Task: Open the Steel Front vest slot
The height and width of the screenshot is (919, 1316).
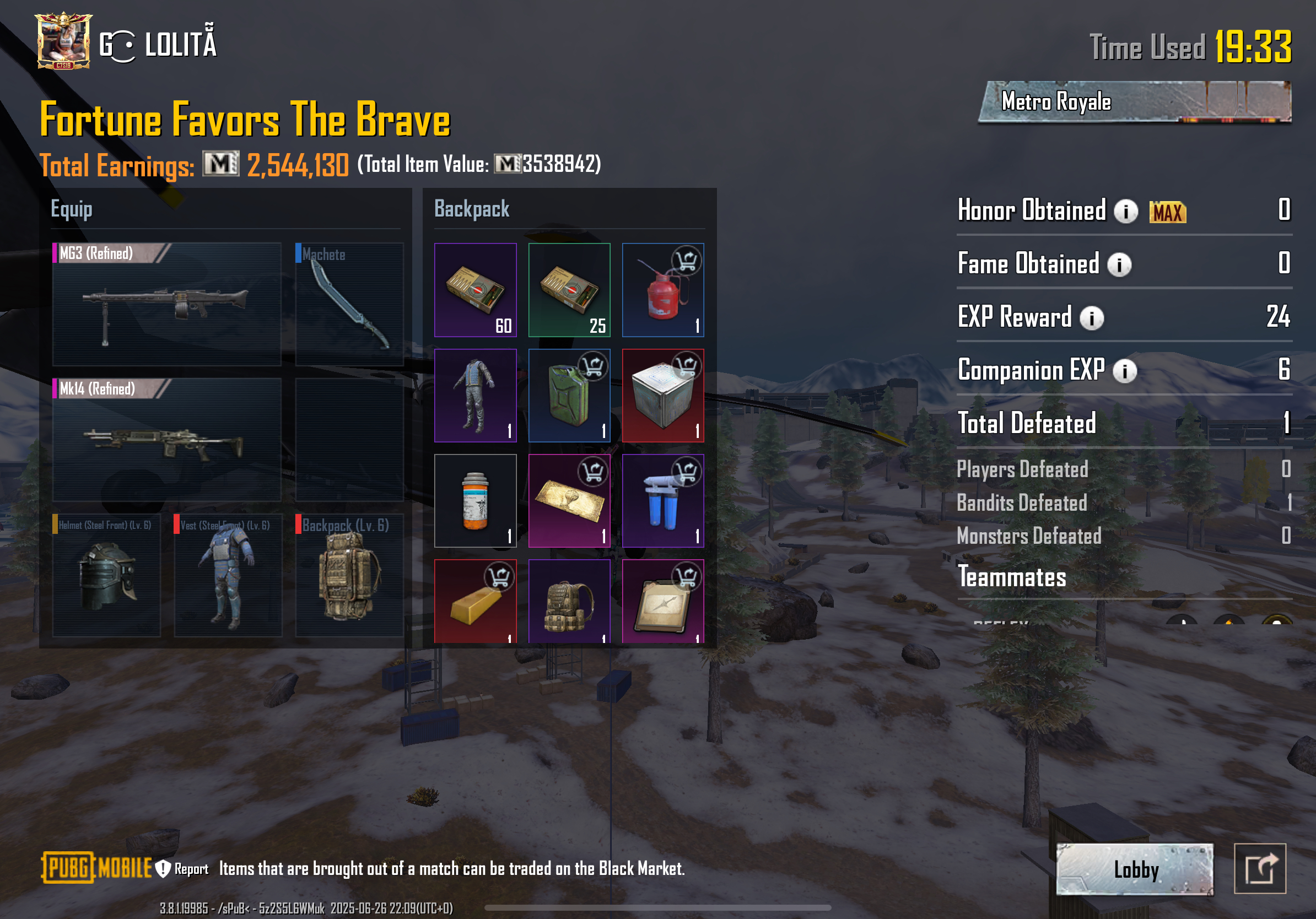Action: point(228,575)
